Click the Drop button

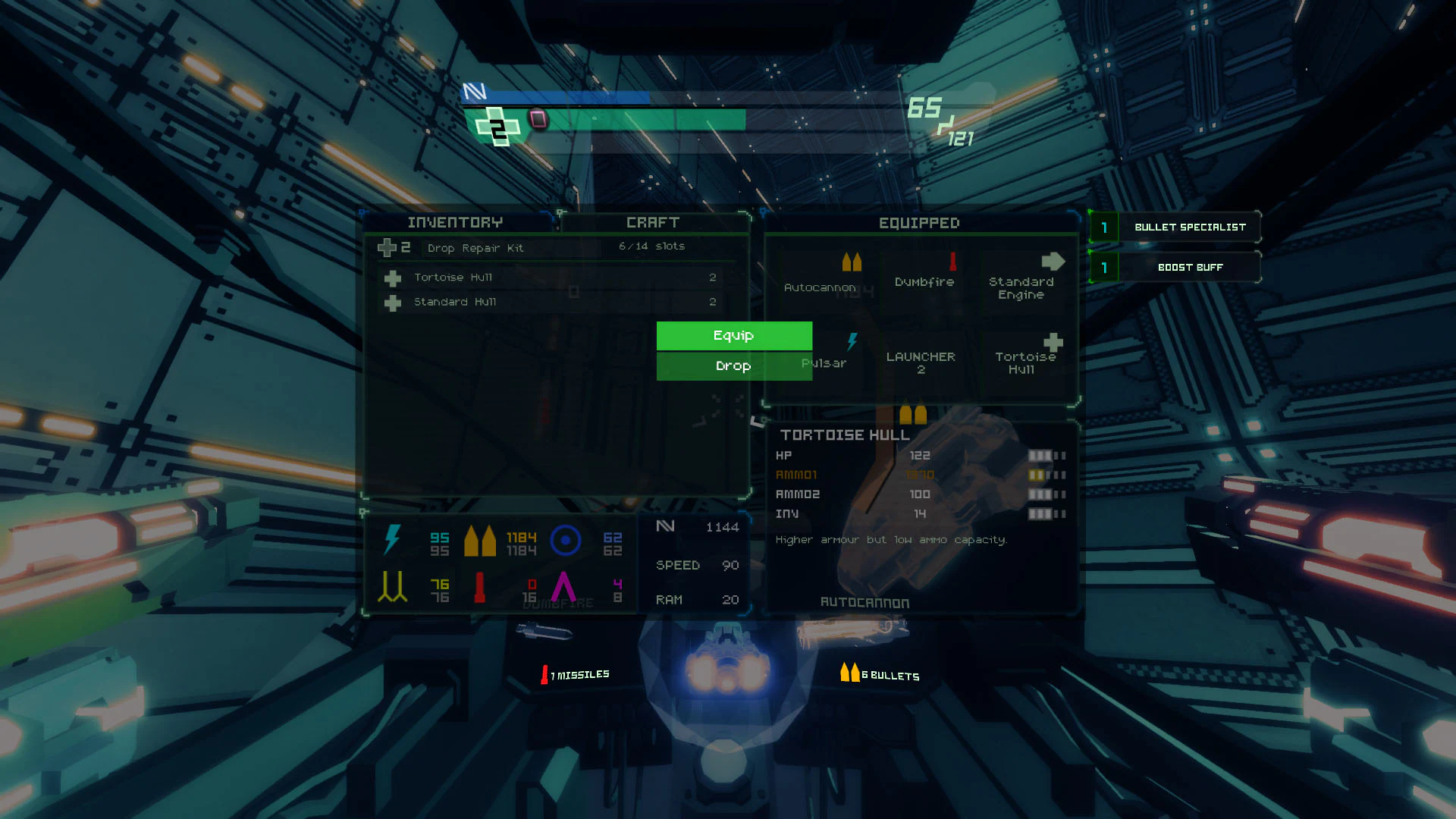[733, 366]
